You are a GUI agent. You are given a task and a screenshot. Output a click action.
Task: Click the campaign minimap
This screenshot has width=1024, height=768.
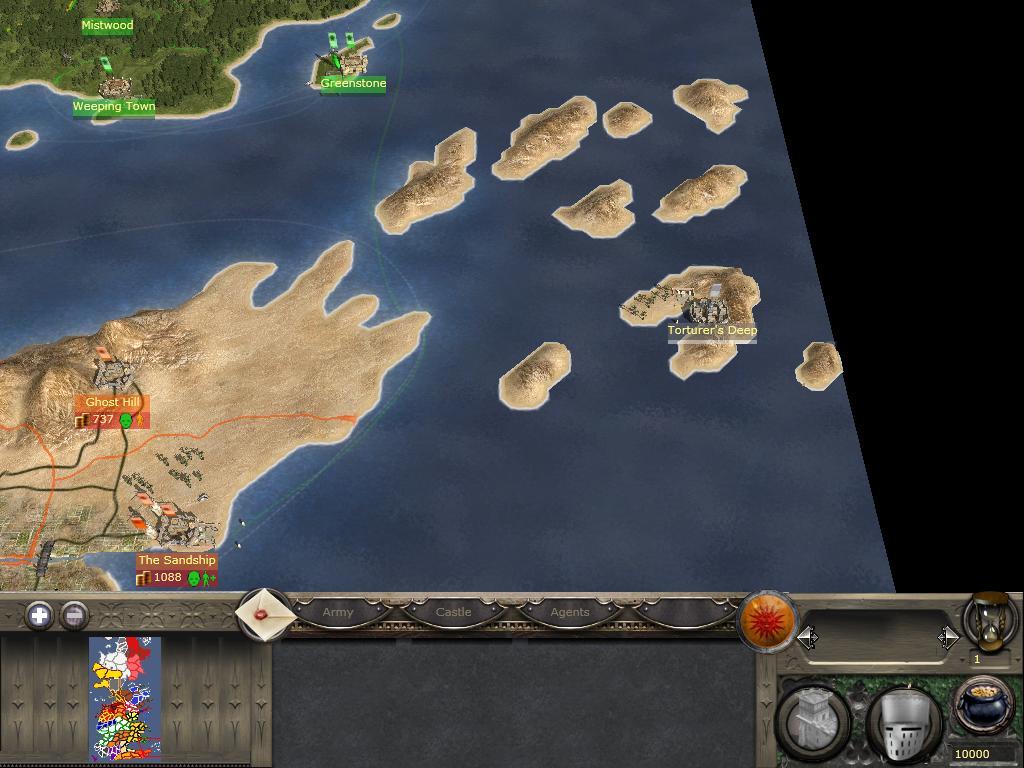[125, 699]
